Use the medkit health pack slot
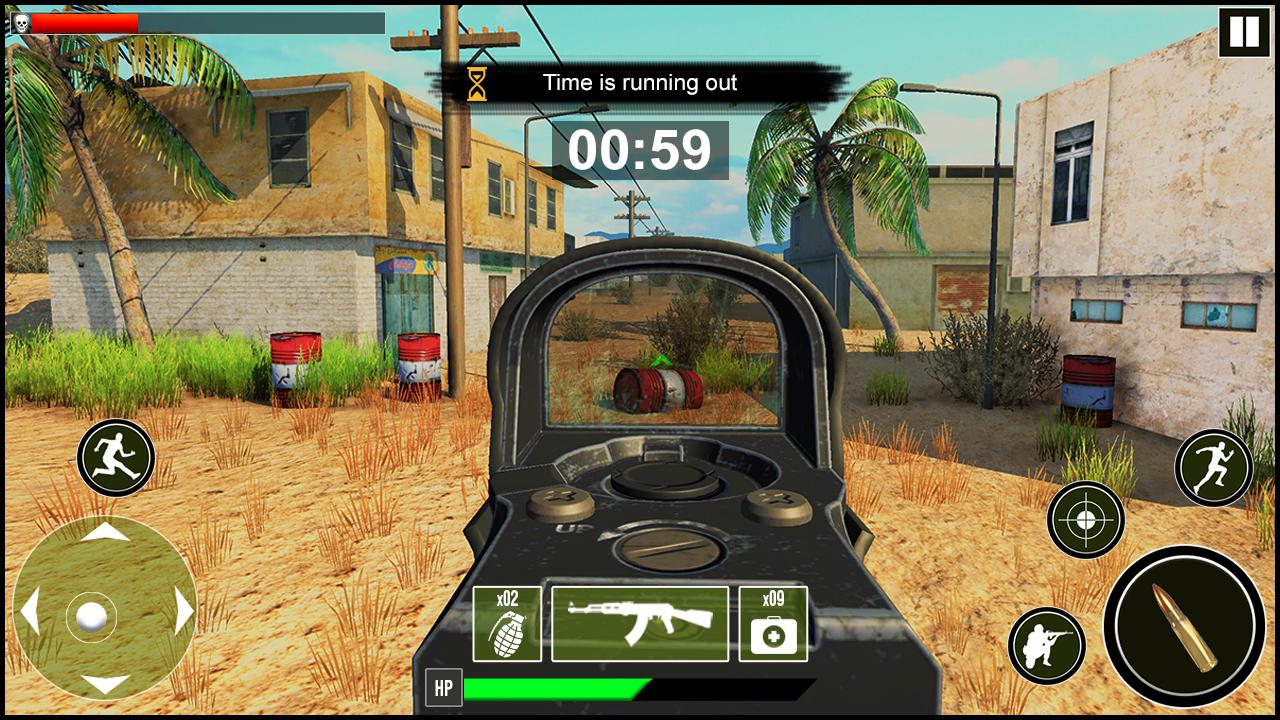 tap(773, 624)
